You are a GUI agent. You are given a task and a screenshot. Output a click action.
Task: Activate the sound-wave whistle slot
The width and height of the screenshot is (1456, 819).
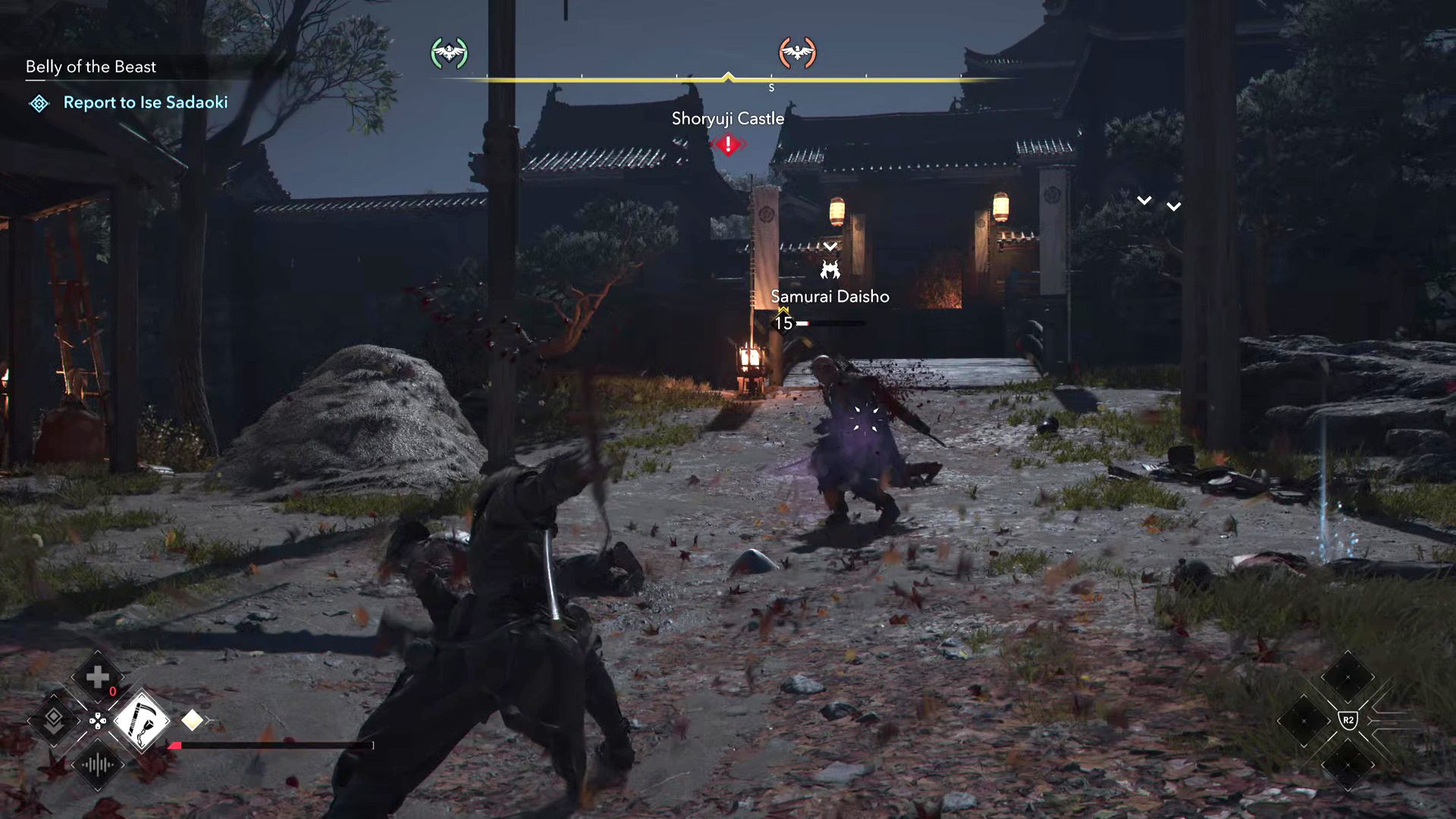[97, 764]
